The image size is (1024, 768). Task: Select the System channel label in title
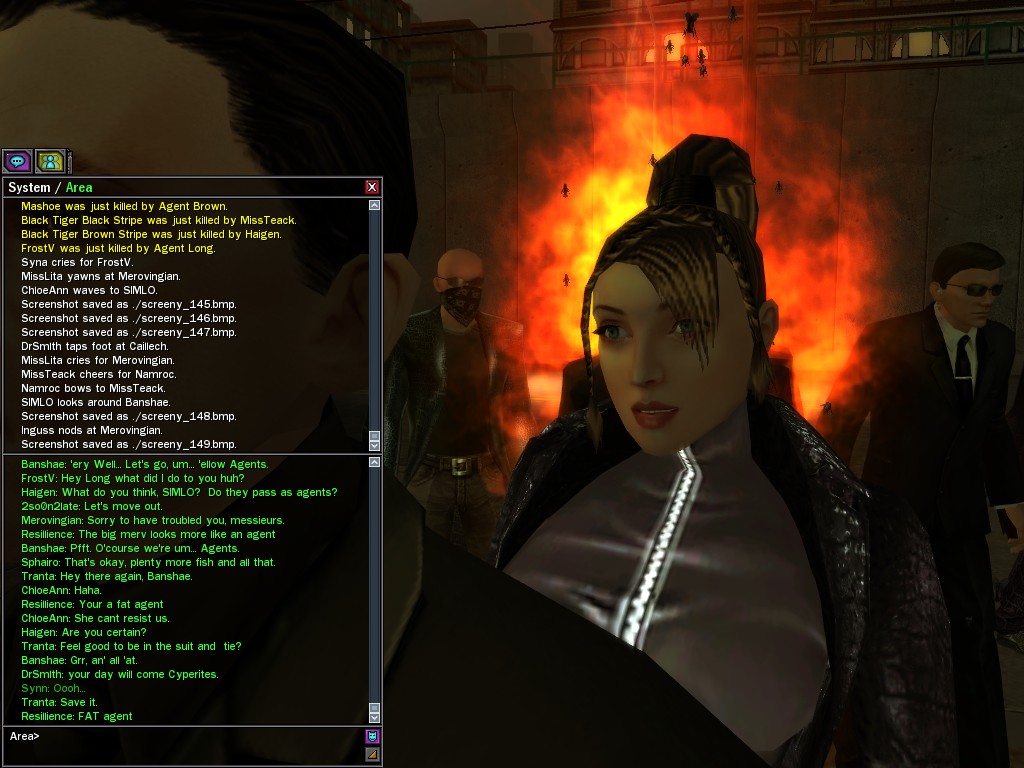(x=28, y=188)
